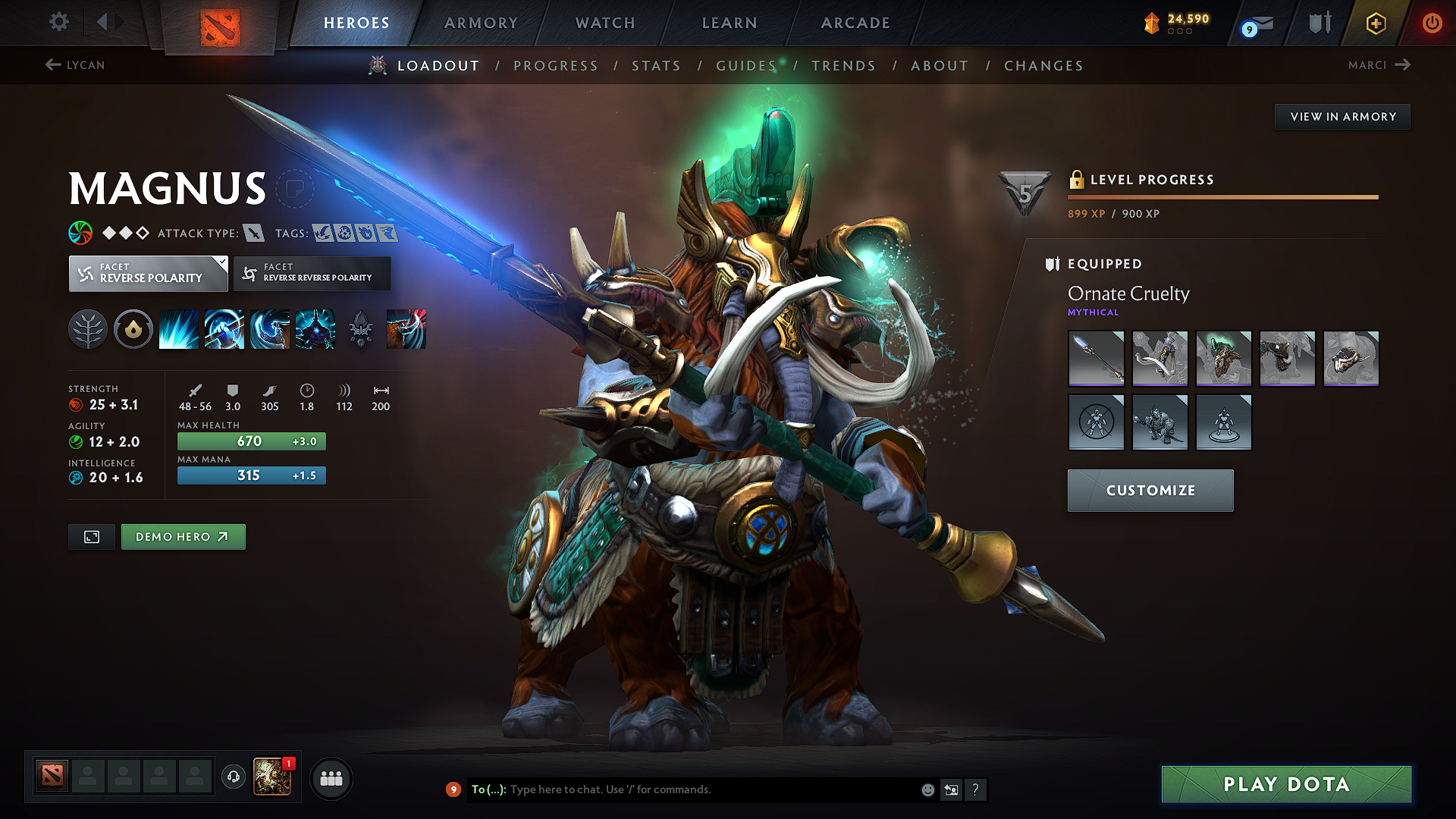Viewport: 1456px width, 819px height.
Task: Open the party members button
Action: (331, 779)
